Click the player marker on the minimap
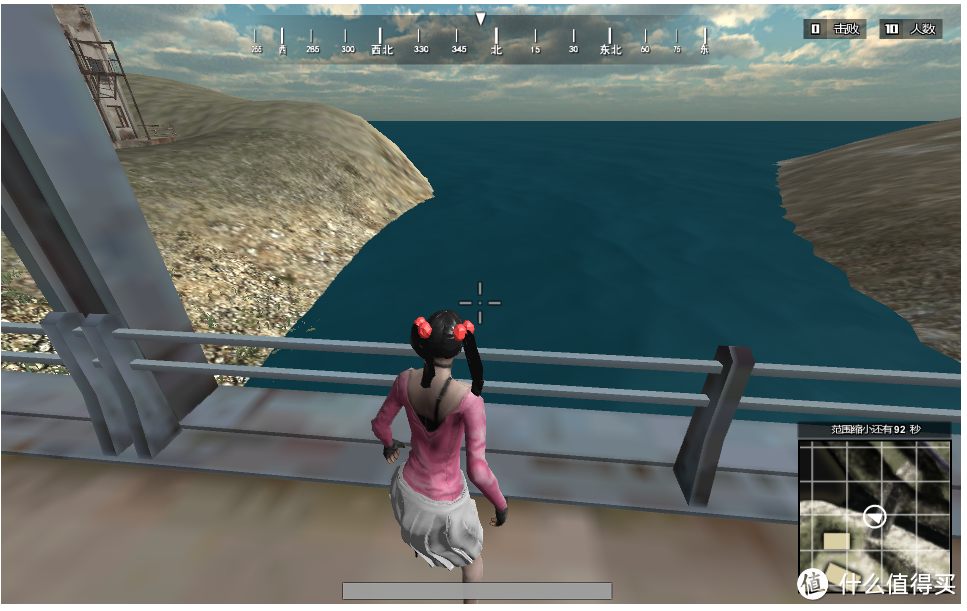967x611 pixels. pos(875,516)
